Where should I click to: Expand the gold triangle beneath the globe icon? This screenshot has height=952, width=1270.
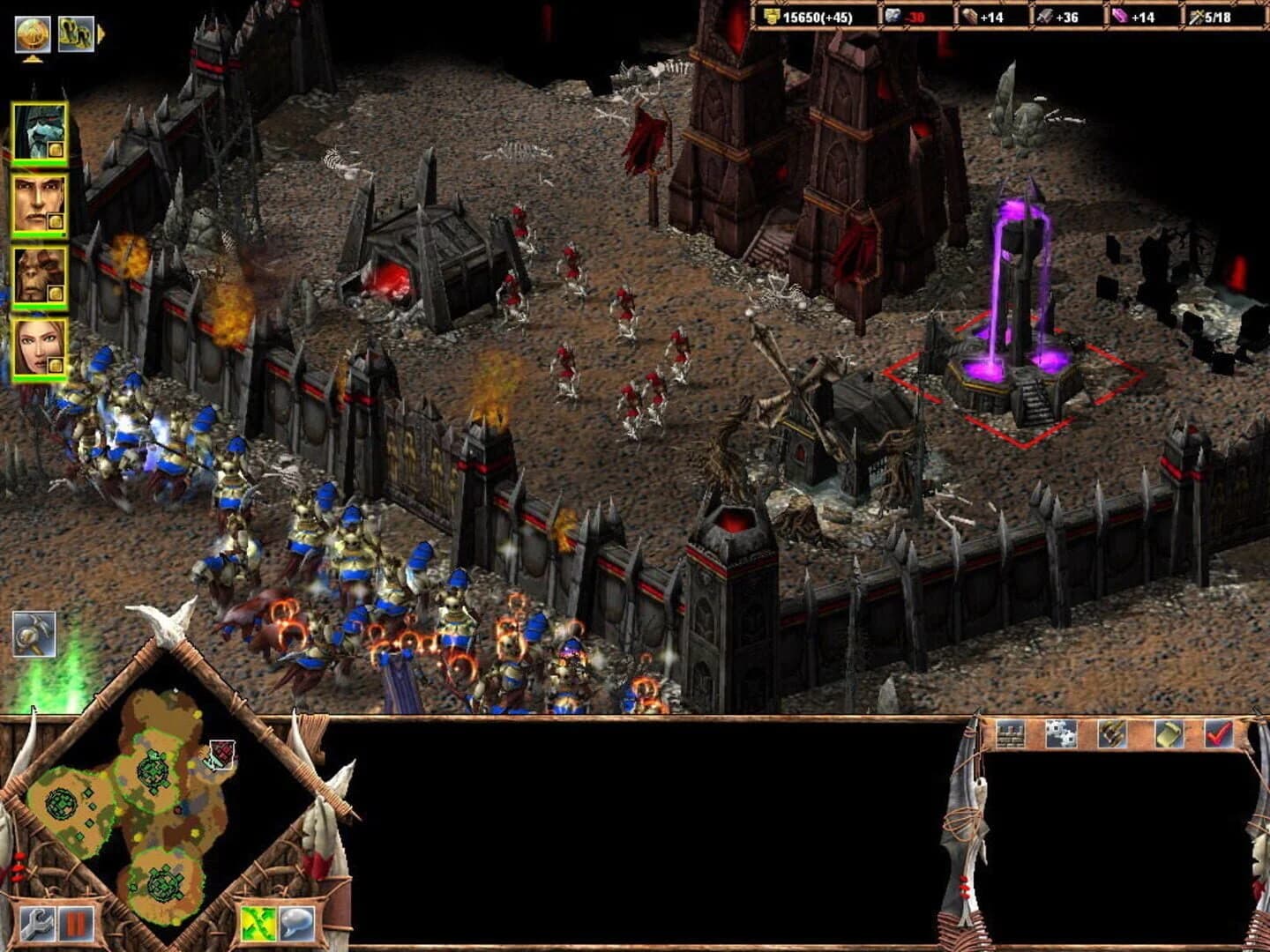point(31,61)
